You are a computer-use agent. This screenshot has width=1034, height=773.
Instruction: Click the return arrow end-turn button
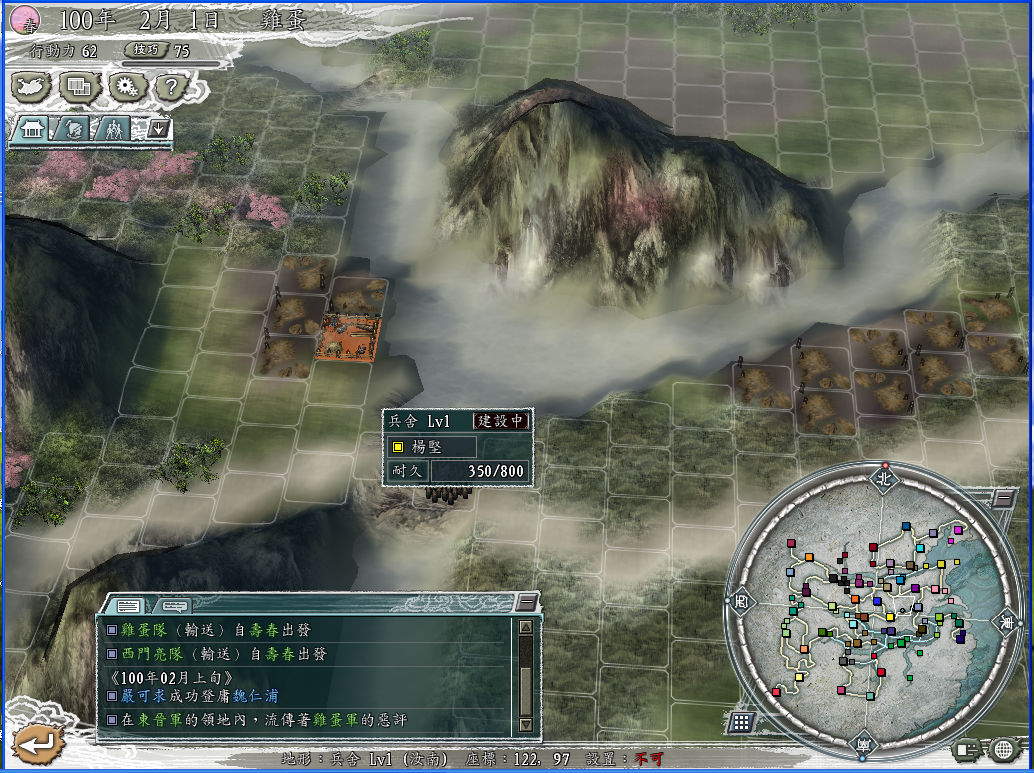(37, 743)
